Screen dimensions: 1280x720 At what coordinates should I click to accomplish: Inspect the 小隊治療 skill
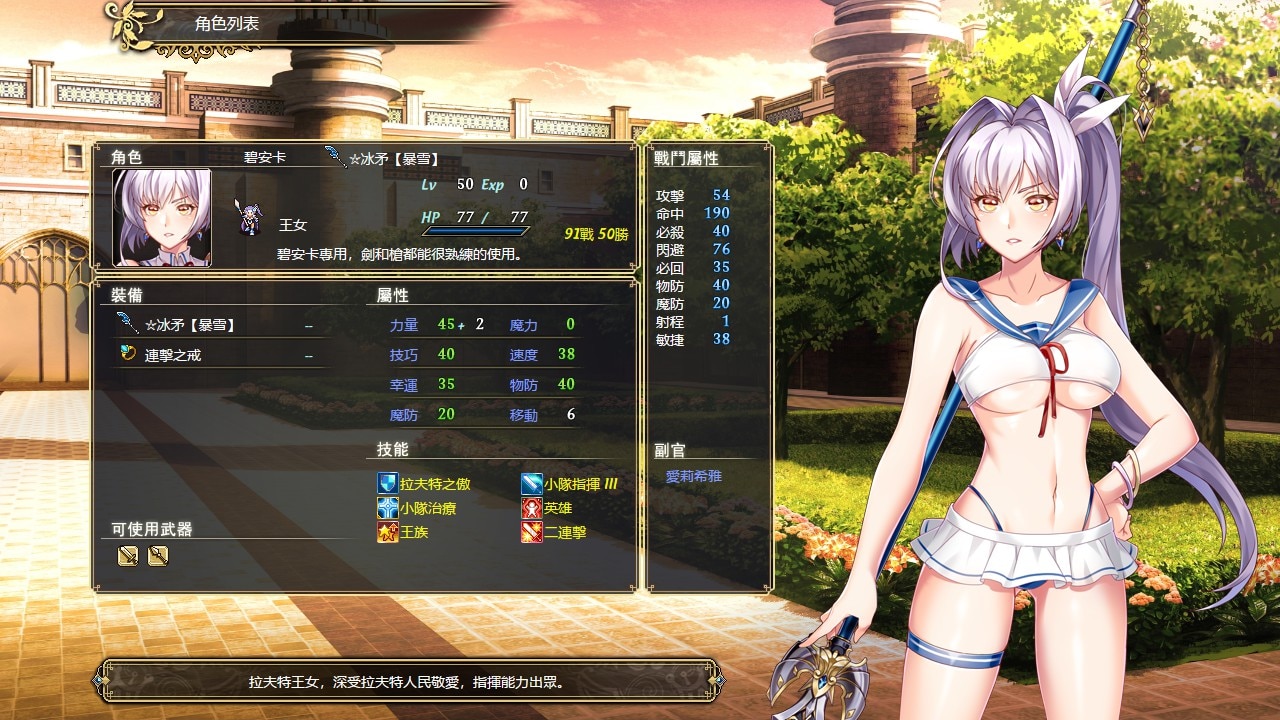coord(427,508)
